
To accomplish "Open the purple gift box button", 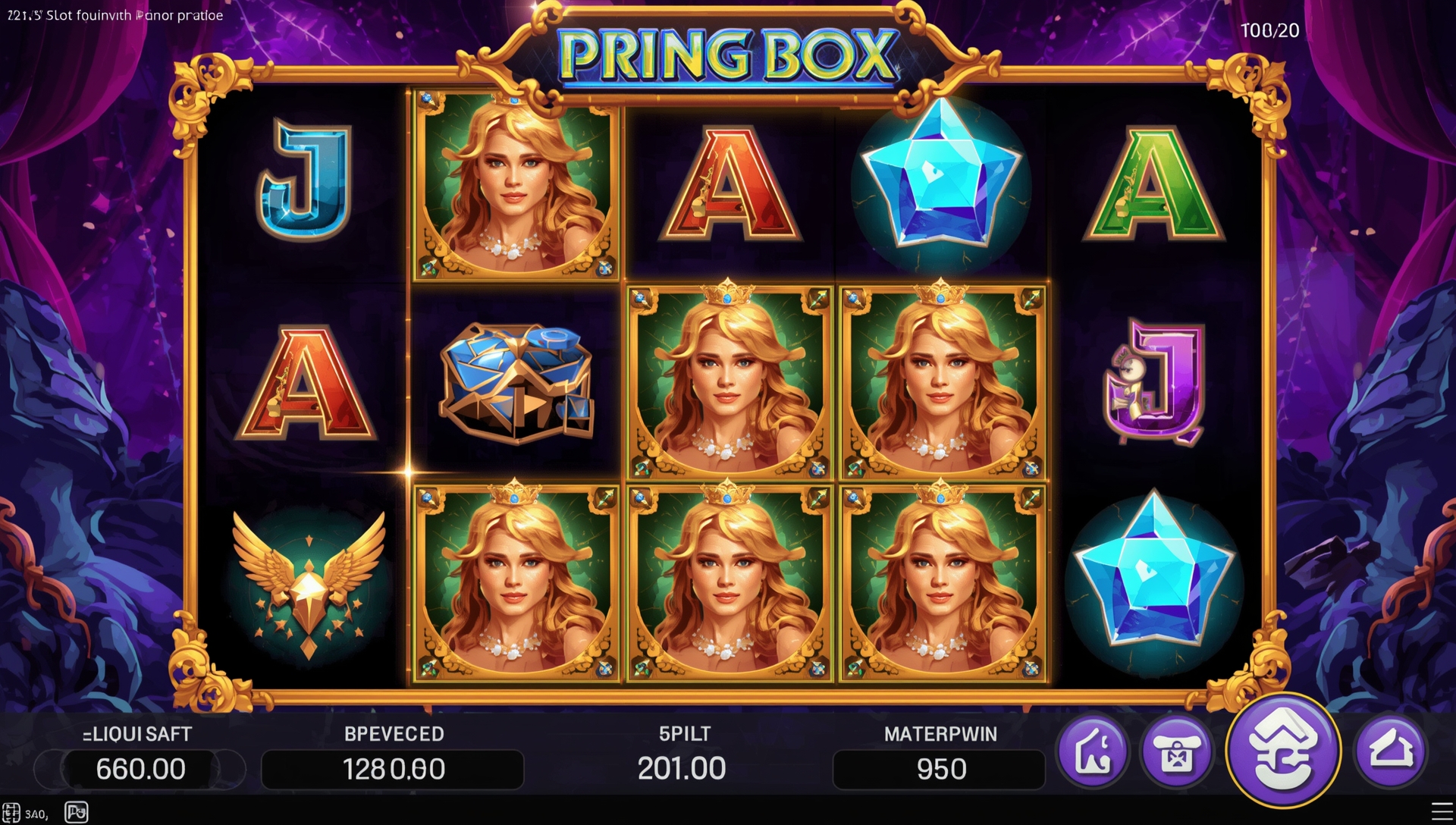I will click(x=1176, y=752).
